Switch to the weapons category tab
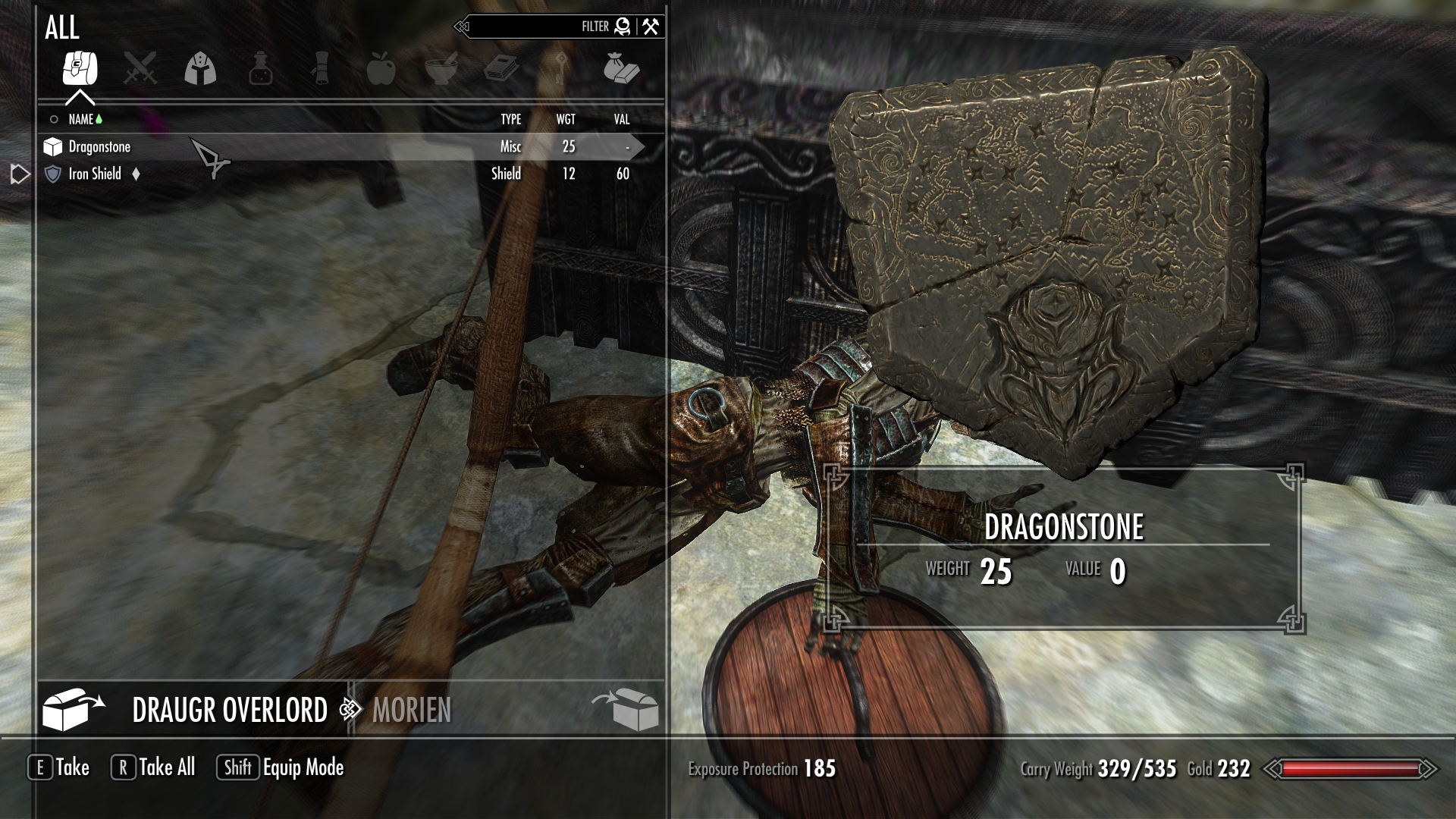1456x819 pixels. (x=140, y=68)
